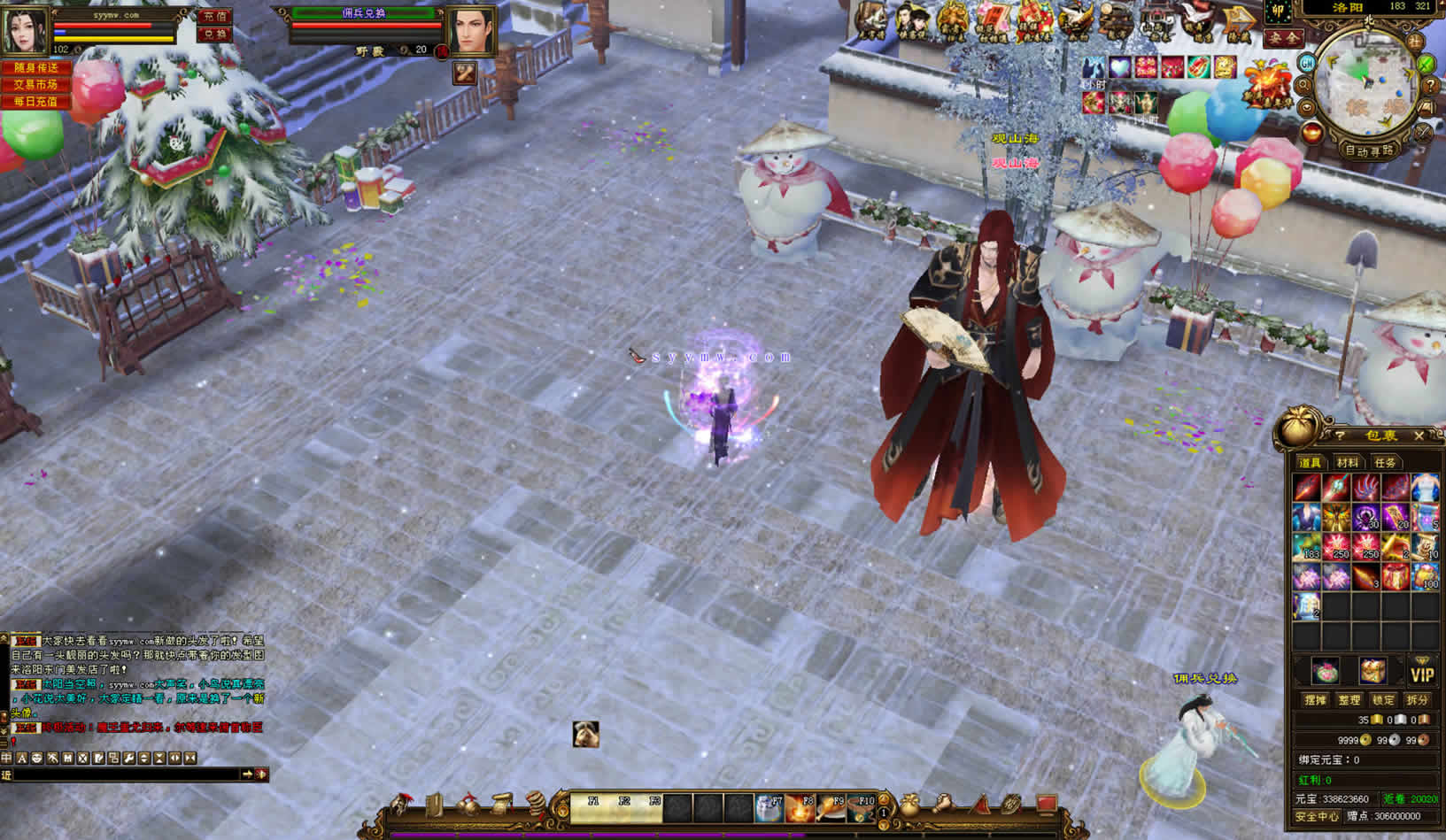Switch to the 材料 materials tab
The image size is (1446, 840).
[1348, 463]
